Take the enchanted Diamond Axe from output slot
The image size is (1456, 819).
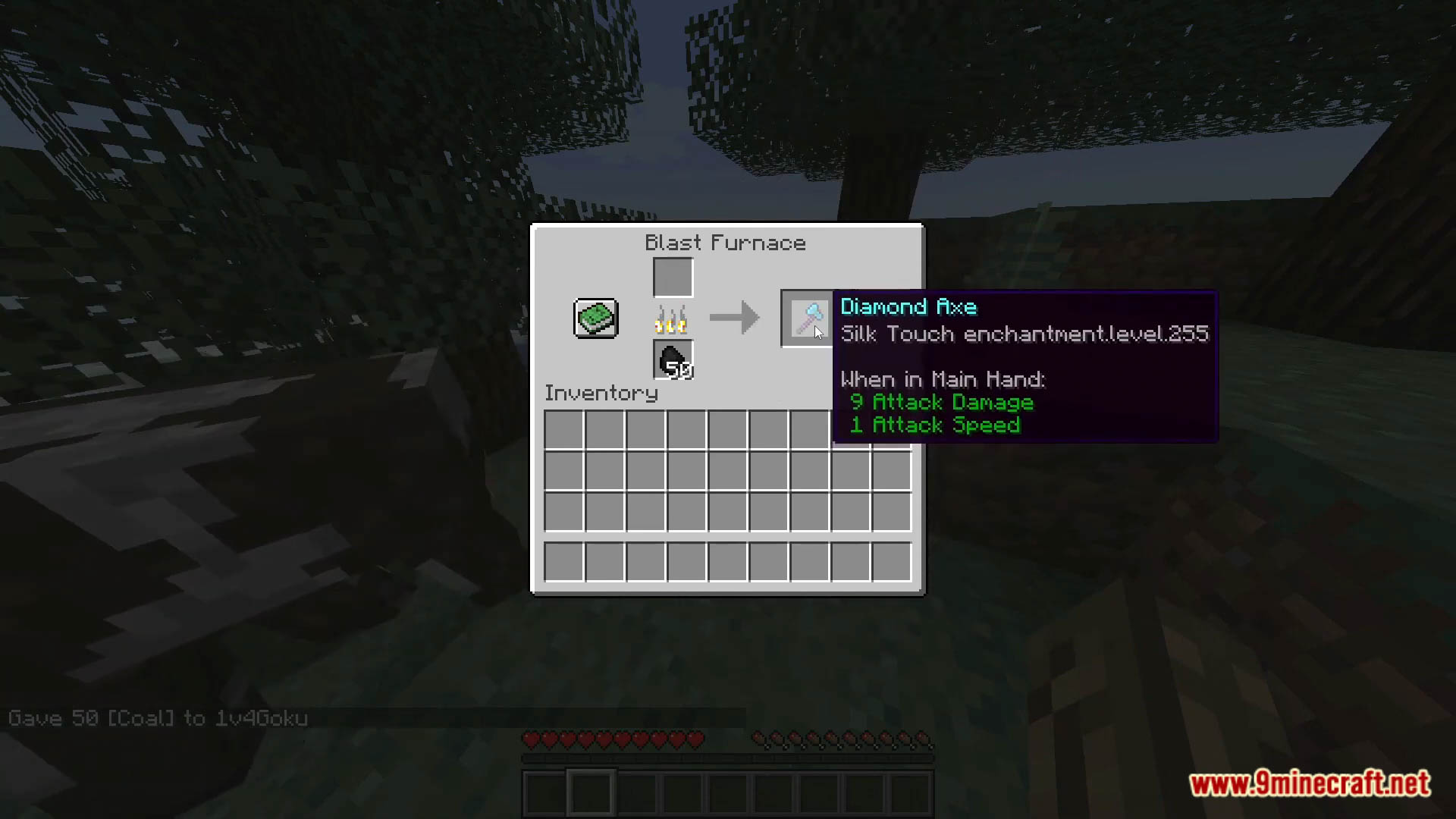click(x=806, y=318)
